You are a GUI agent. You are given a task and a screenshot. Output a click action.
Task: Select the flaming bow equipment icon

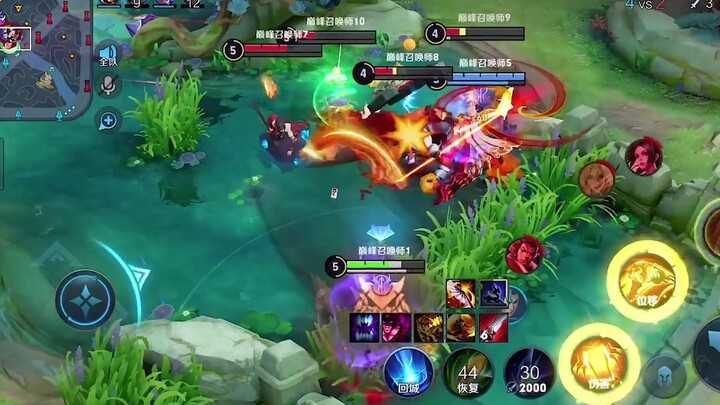(x=461, y=294)
